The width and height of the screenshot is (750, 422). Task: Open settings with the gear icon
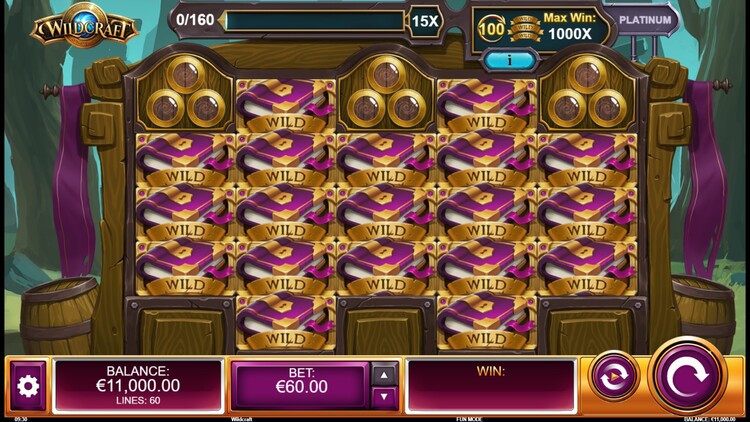point(28,386)
